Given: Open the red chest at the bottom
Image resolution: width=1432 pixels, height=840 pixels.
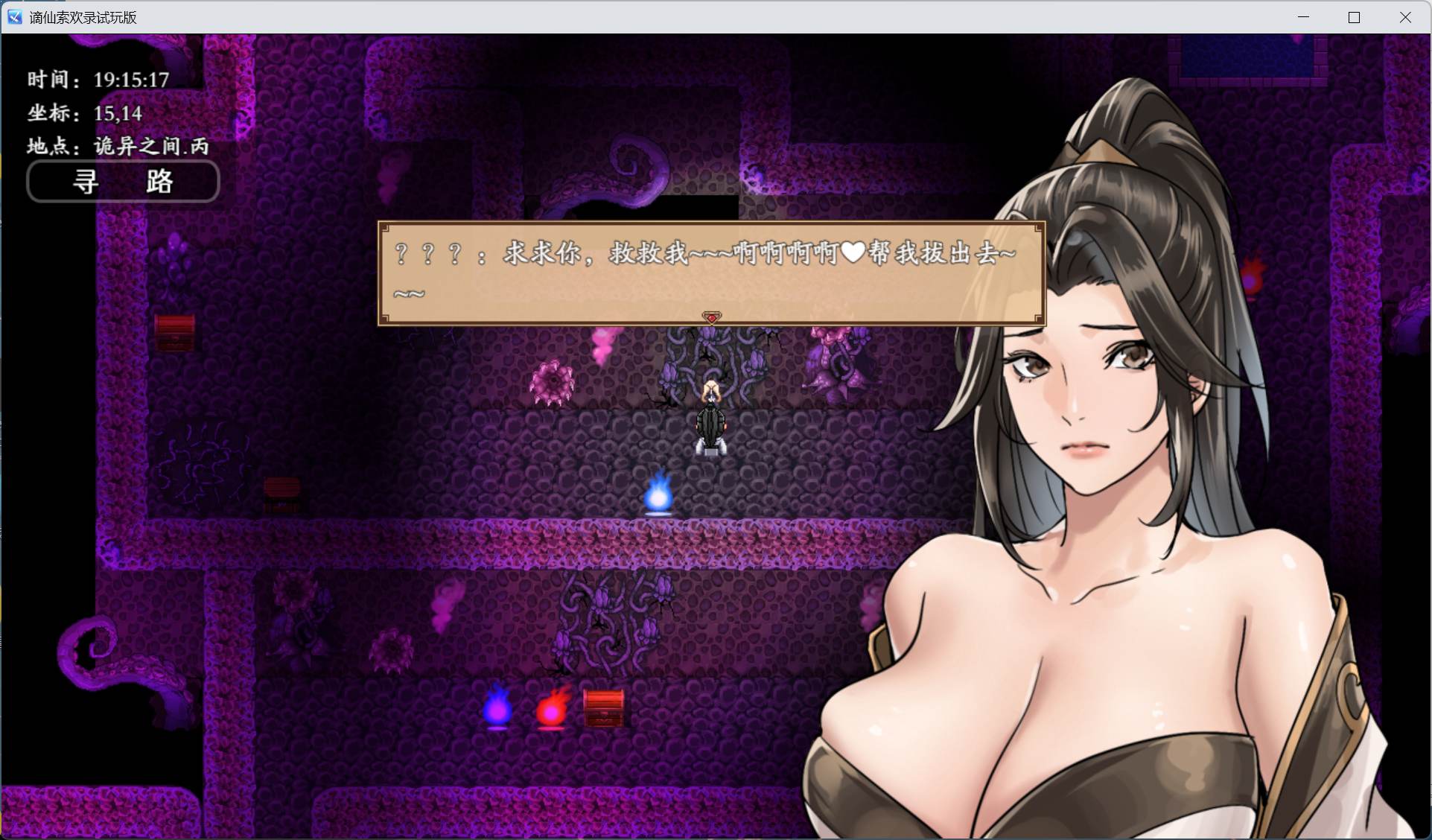Looking at the screenshot, I should 603,707.
